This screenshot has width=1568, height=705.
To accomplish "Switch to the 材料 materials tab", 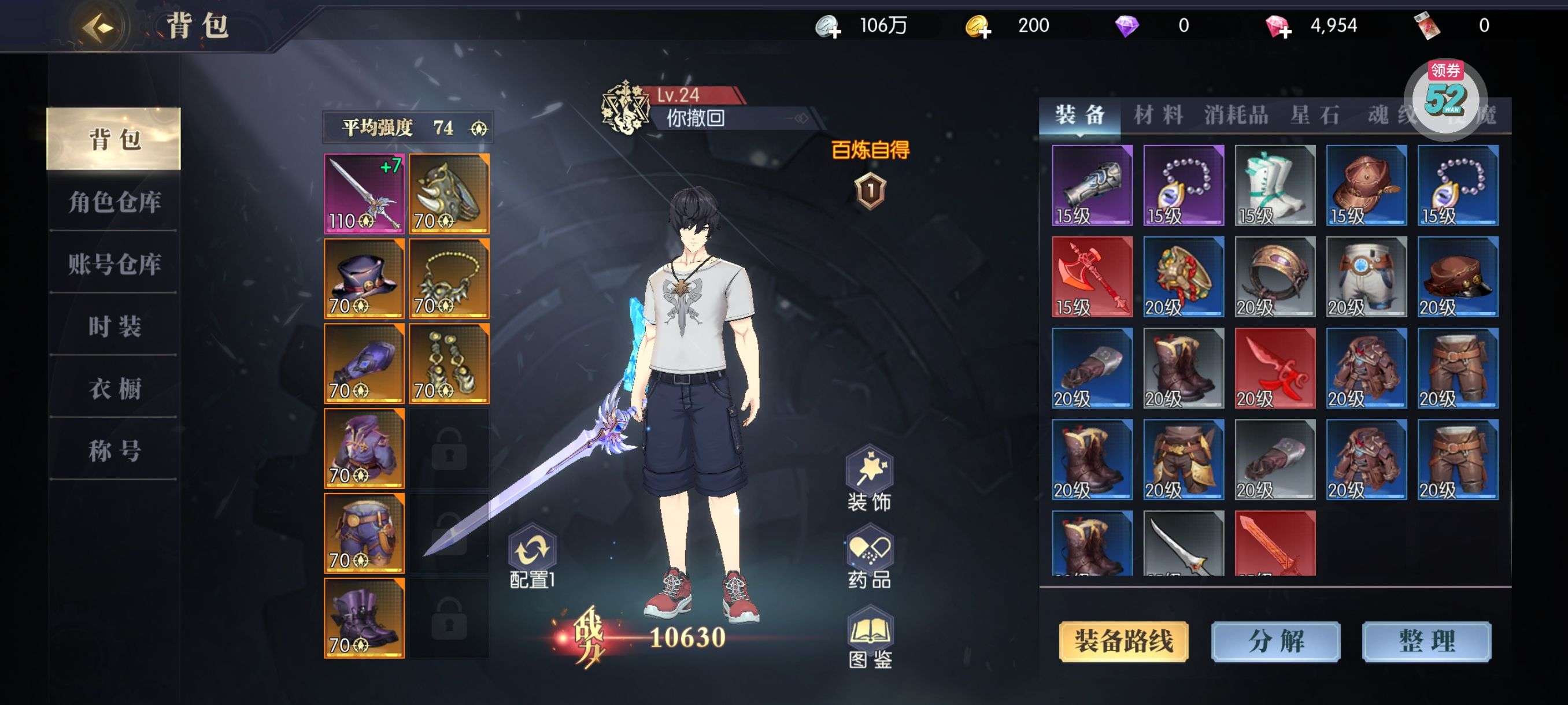I will [x=1157, y=115].
